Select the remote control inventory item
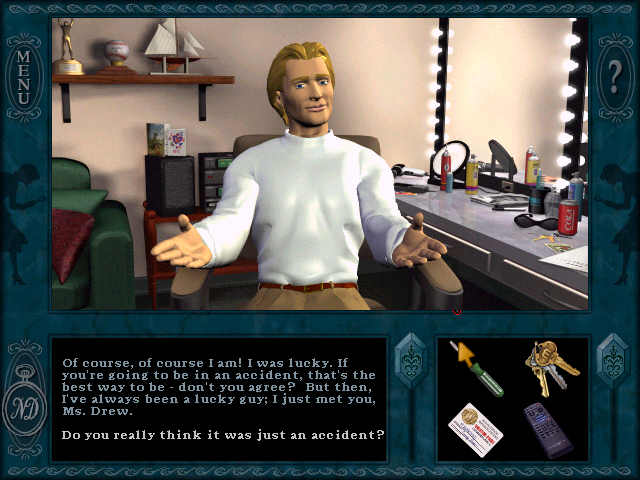 (548, 429)
